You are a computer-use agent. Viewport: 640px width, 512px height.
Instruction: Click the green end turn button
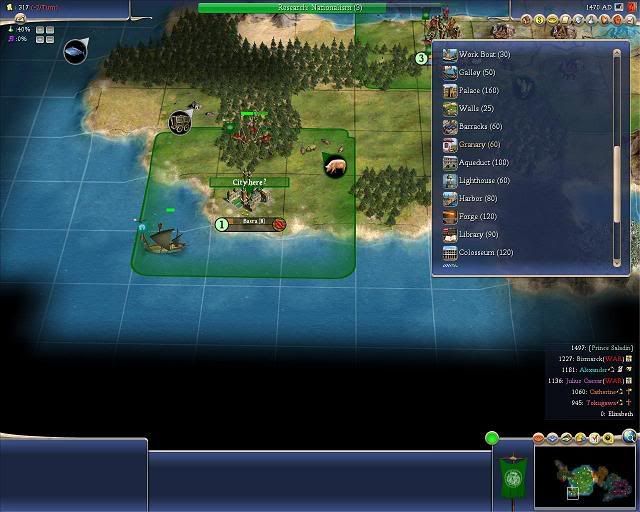pos(491,437)
